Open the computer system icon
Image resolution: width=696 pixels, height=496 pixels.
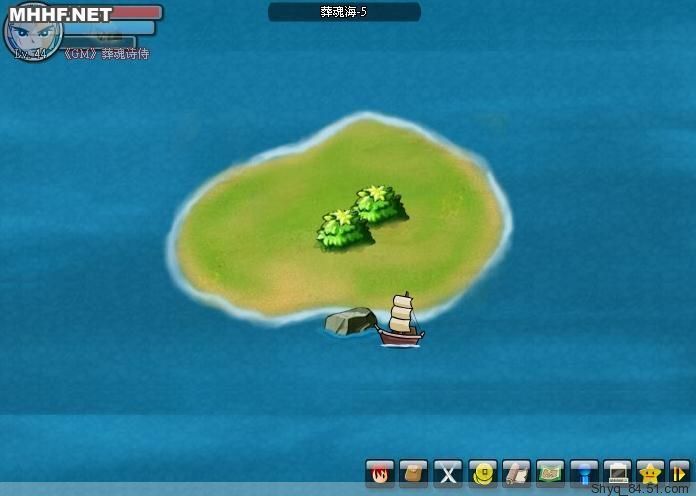click(618, 472)
